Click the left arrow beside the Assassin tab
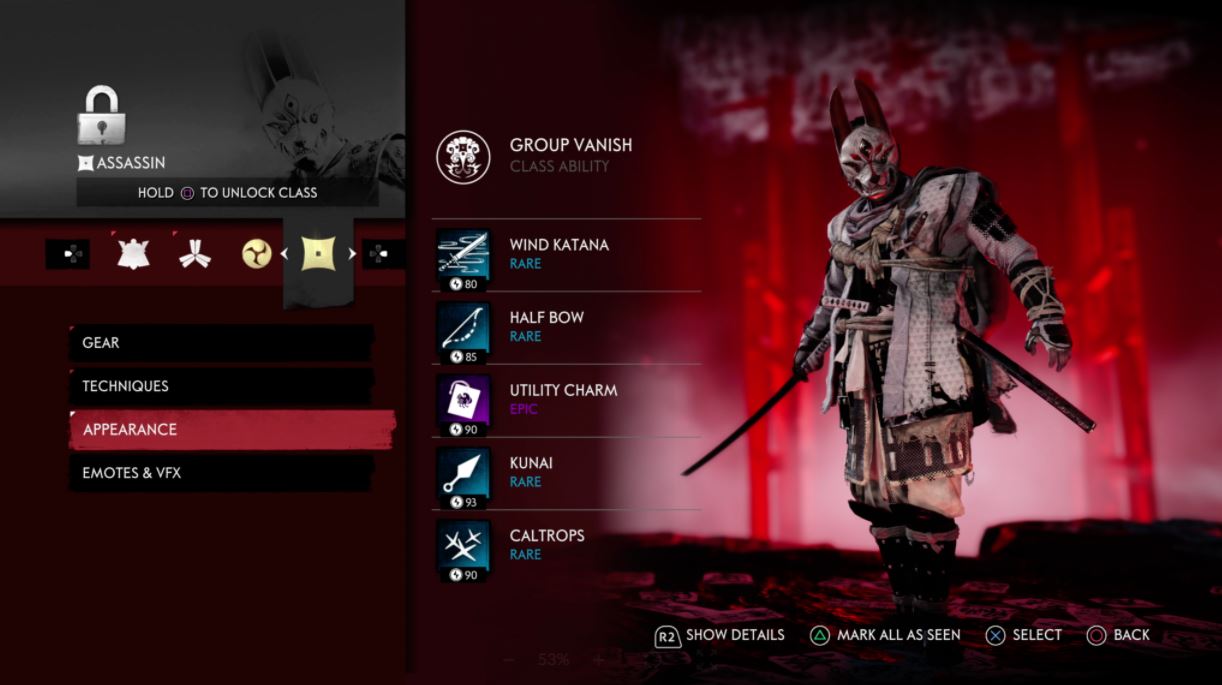Screen dimensions: 1222x685 click(x=284, y=254)
